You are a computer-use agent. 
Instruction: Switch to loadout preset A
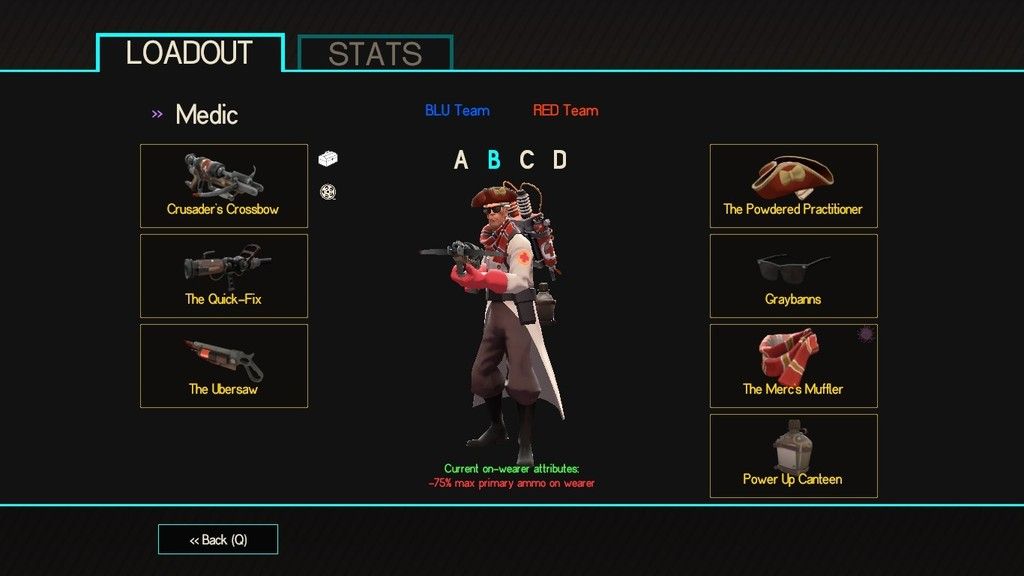coord(461,160)
